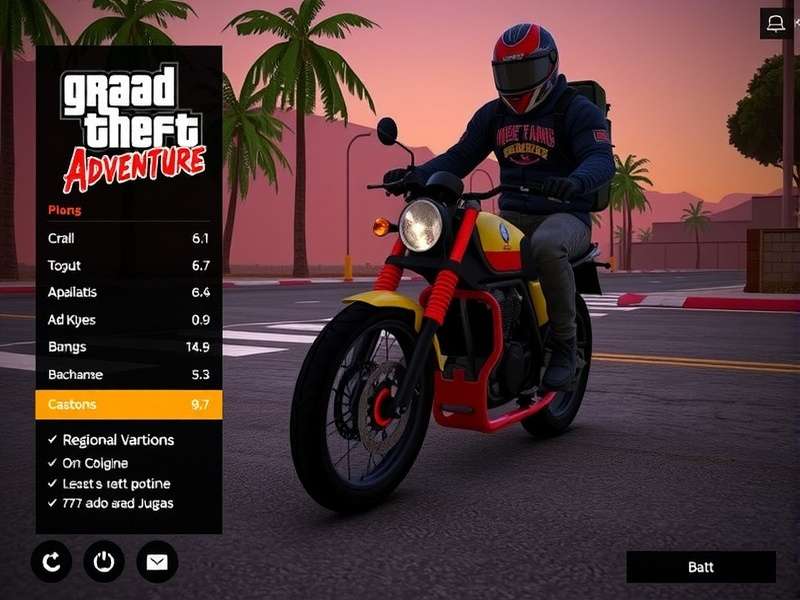Toggle the 777 ado arad Jugas option
The height and width of the screenshot is (600, 800).
53,503
